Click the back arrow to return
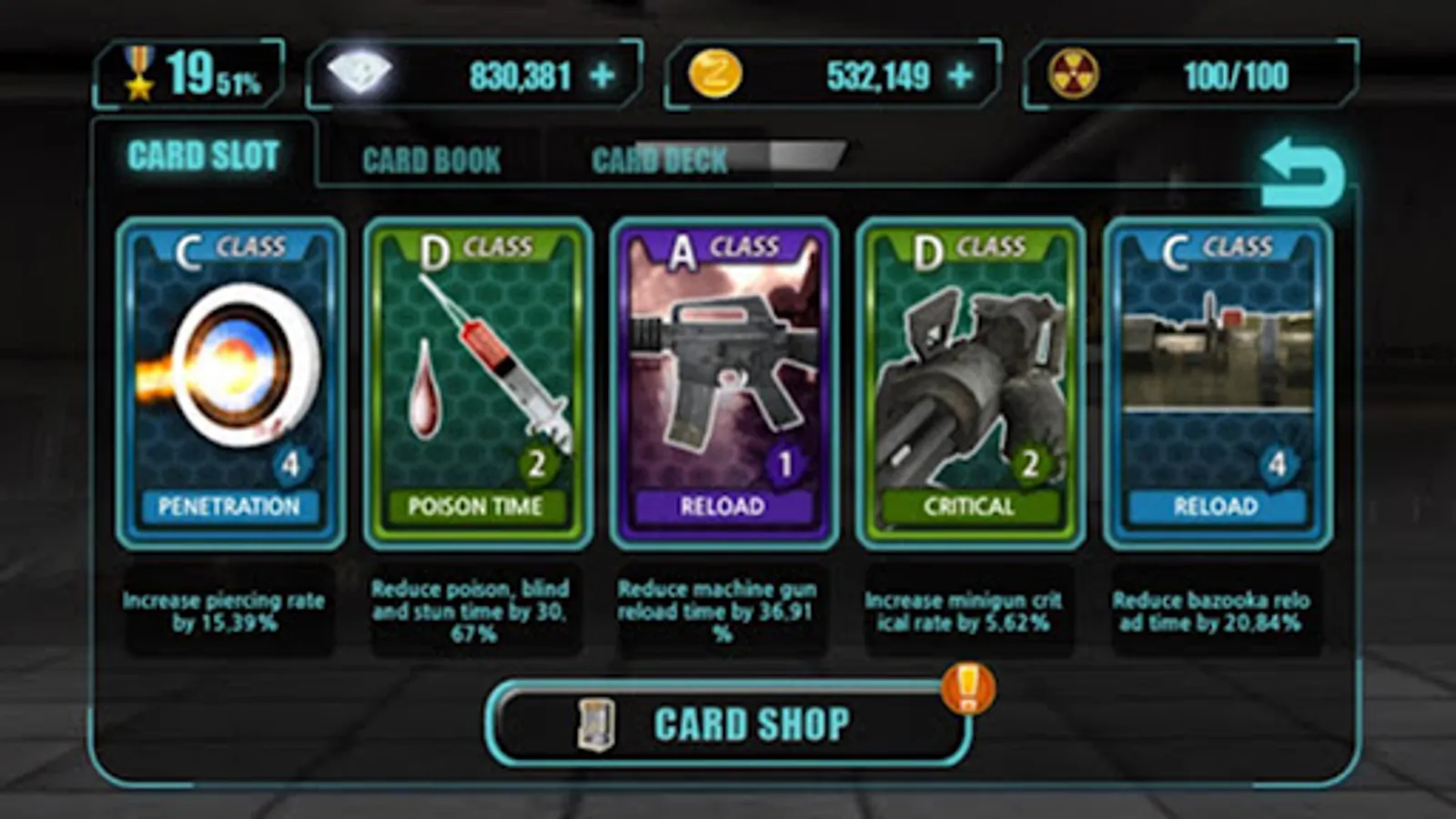The height and width of the screenshot is (819, 1456). pos(1299,167)
